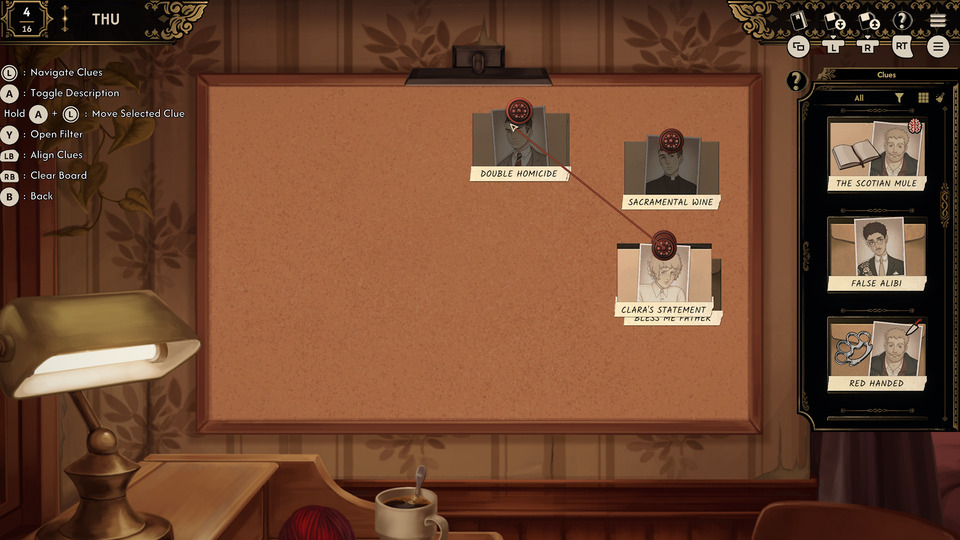Open the top-right hamburger menu
This screenshot has height=540, width=960.
click(x=937, y=20)
